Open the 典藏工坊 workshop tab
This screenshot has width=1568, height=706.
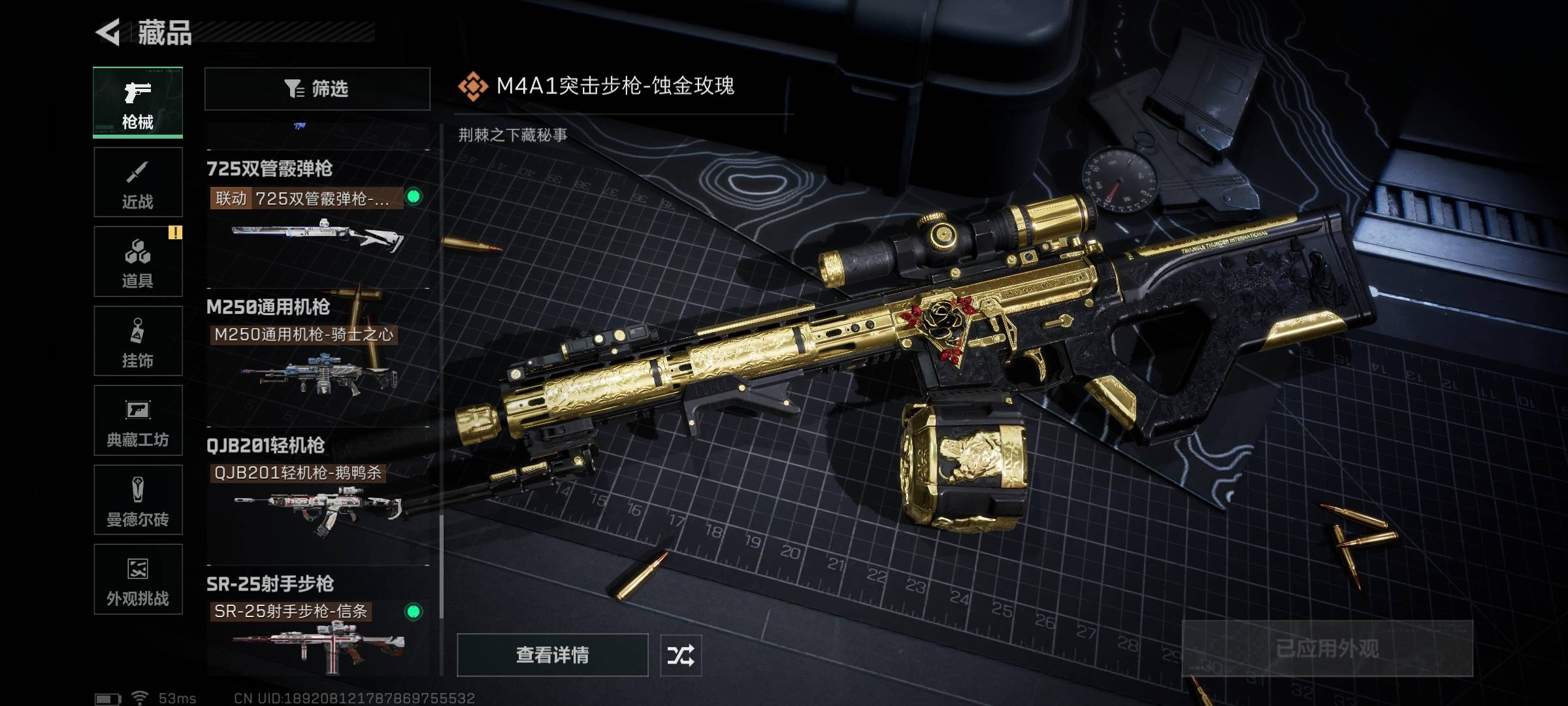point(138,420)
